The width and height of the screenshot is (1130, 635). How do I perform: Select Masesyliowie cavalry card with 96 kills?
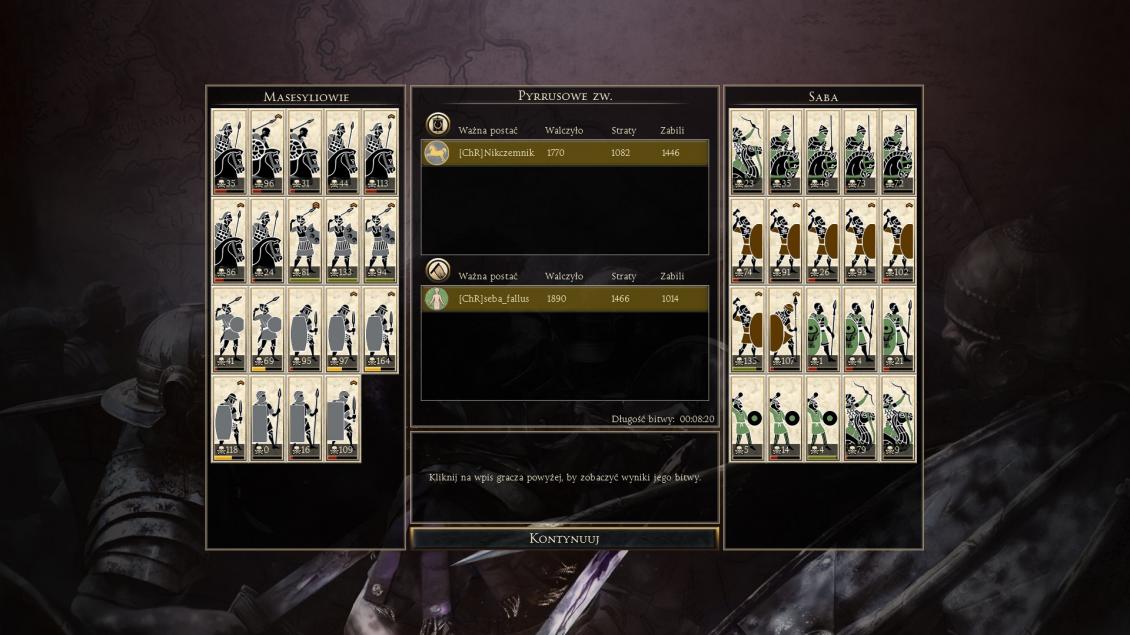[267, 152]
